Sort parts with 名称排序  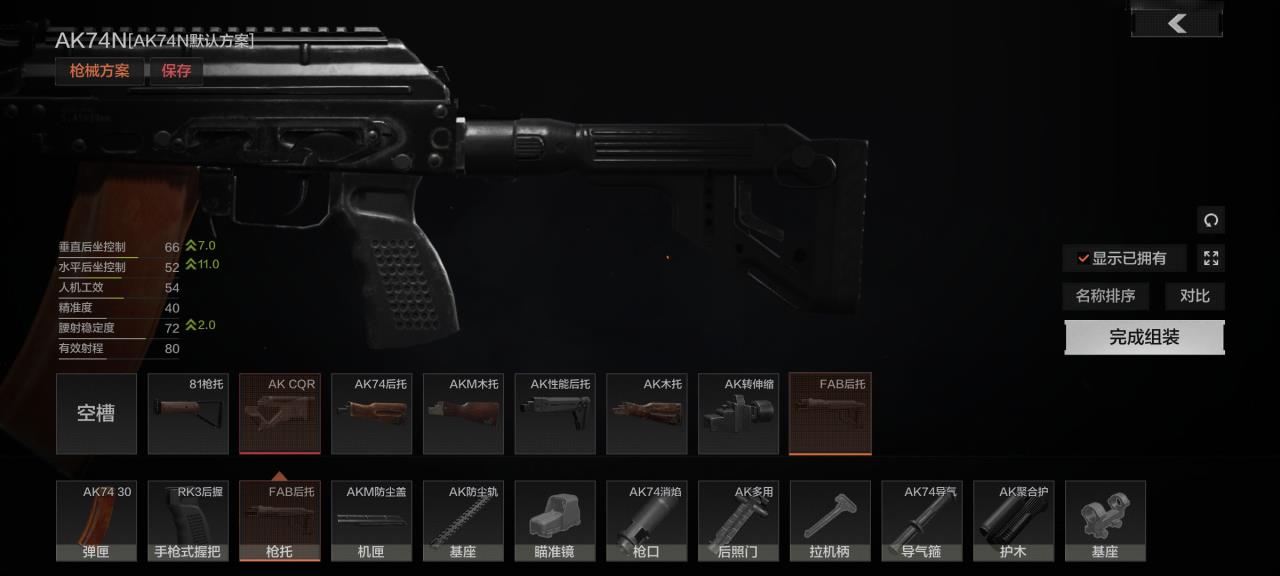(x=1105, y=296)
